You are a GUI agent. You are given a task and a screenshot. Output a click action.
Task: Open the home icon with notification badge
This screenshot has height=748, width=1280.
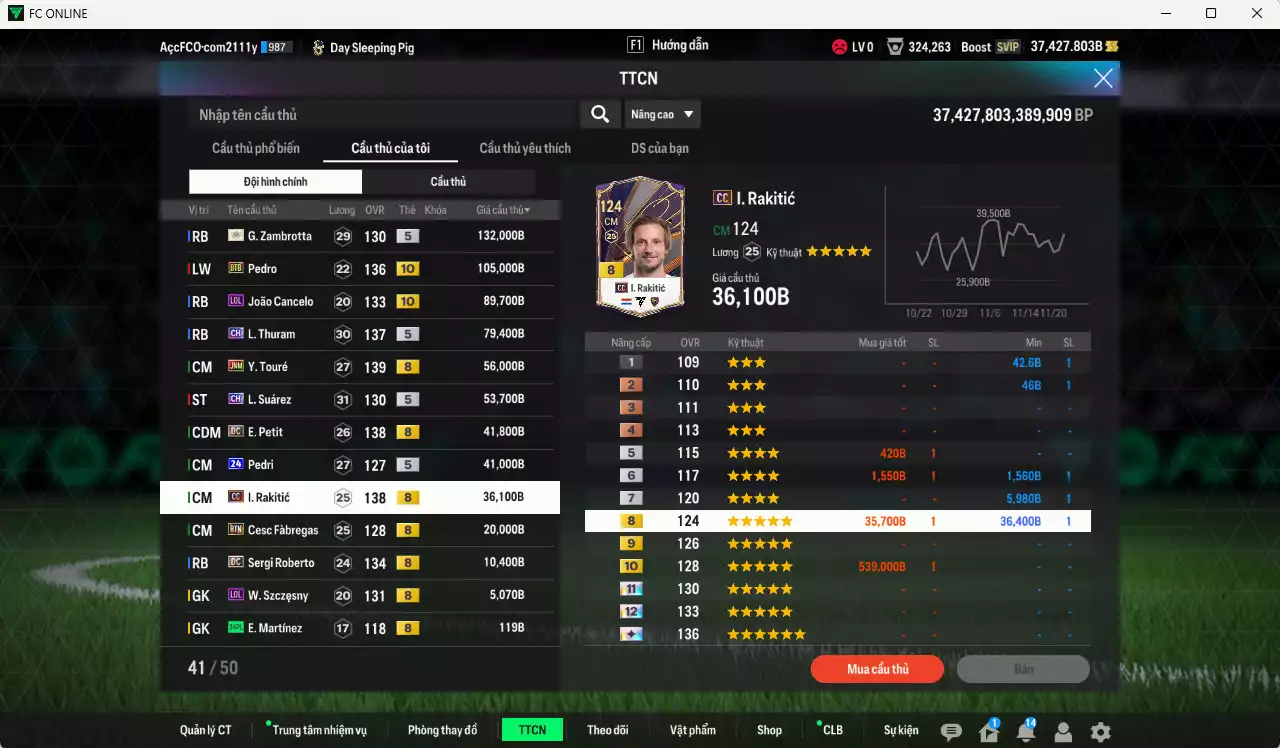pyautogui.click(x=988, y=732)
